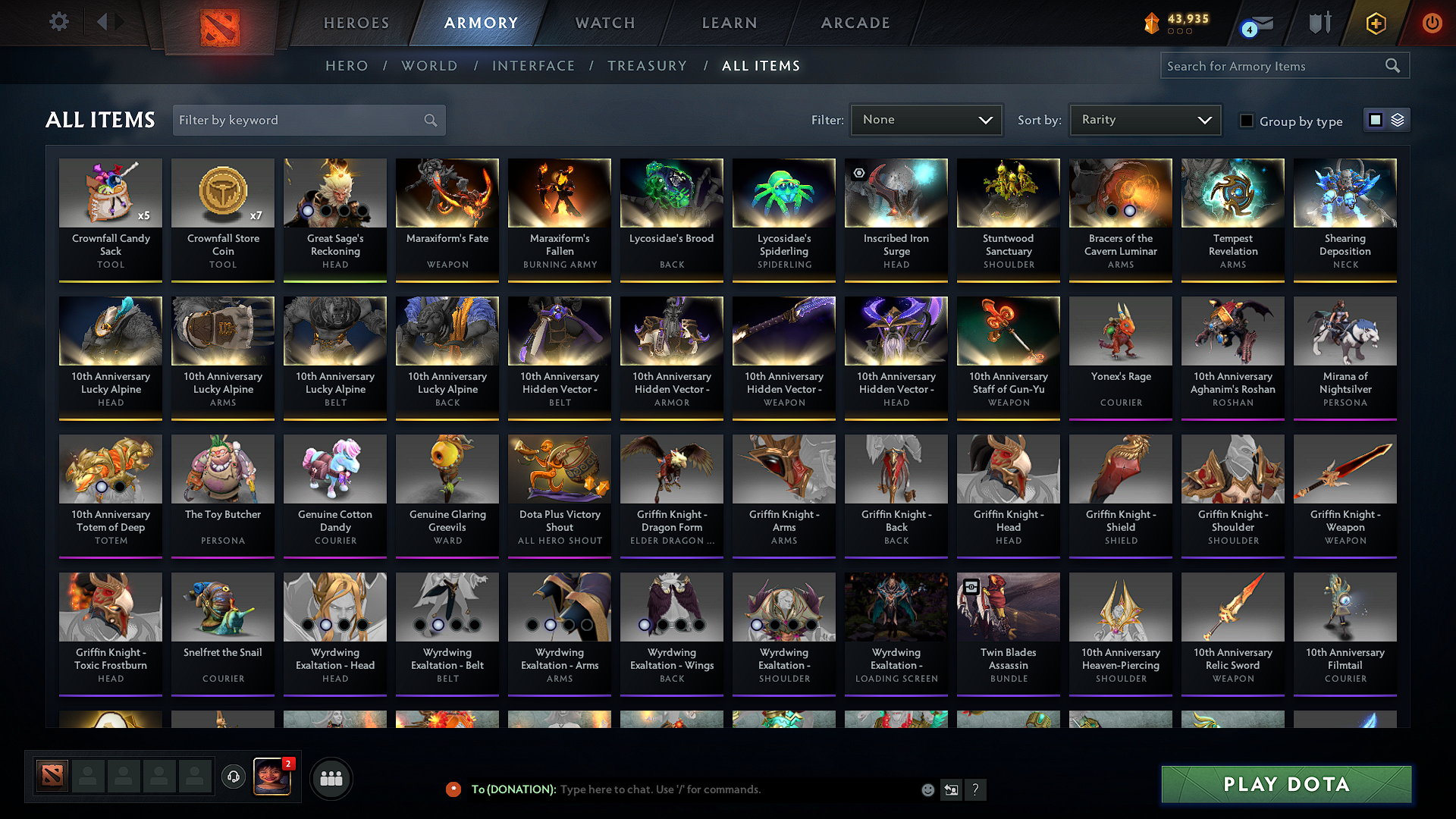Click the armory shield and sword icon
Screen dimensions: 1456x819
point(1319,23)
